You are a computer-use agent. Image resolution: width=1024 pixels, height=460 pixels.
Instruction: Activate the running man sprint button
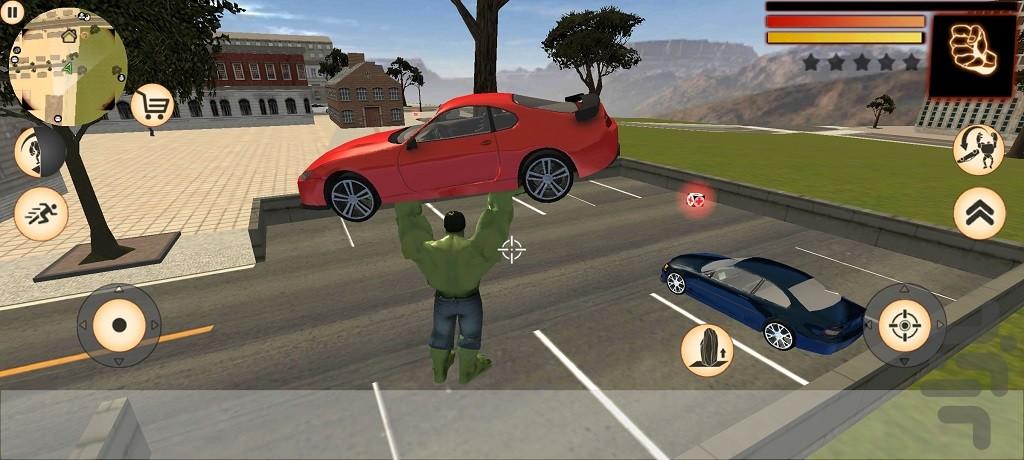click(x=41, y=213)
